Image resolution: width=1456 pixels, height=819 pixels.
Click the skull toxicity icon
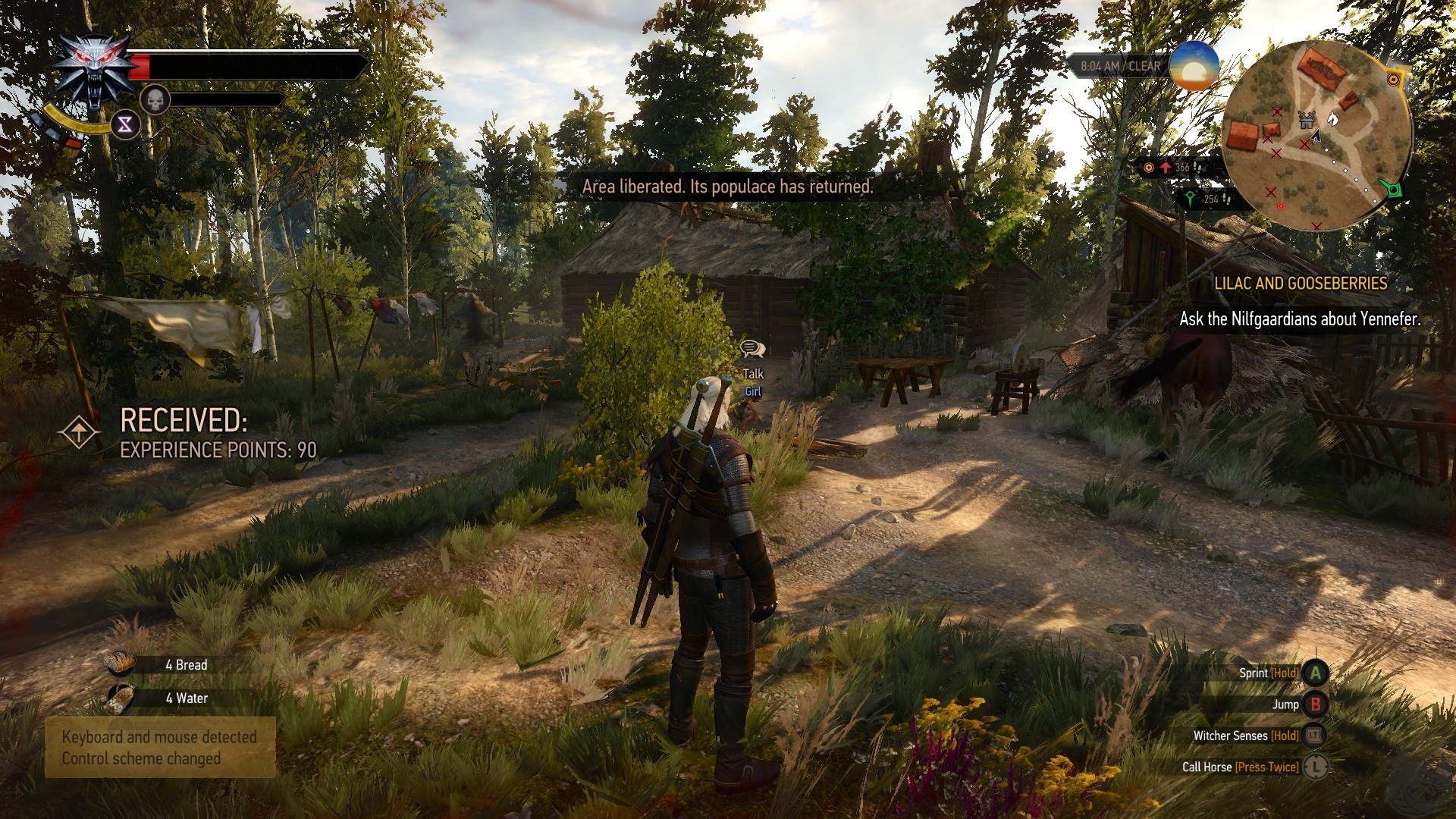[x=154, y=99]
